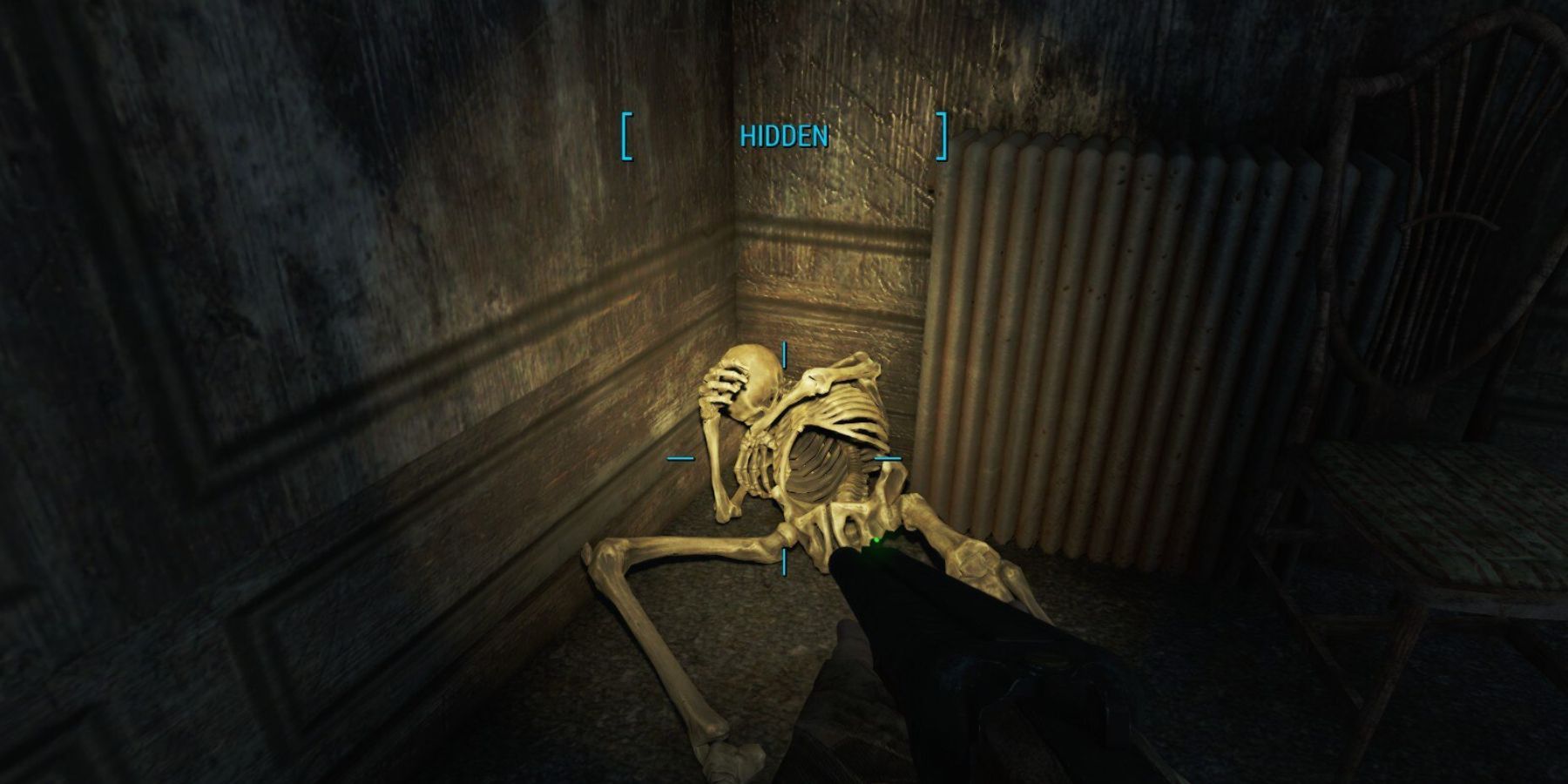Click the HIDDEN stealth indicator text
Screen dimensions: 1568x784
pyautogui.click(x=784, y=136)
